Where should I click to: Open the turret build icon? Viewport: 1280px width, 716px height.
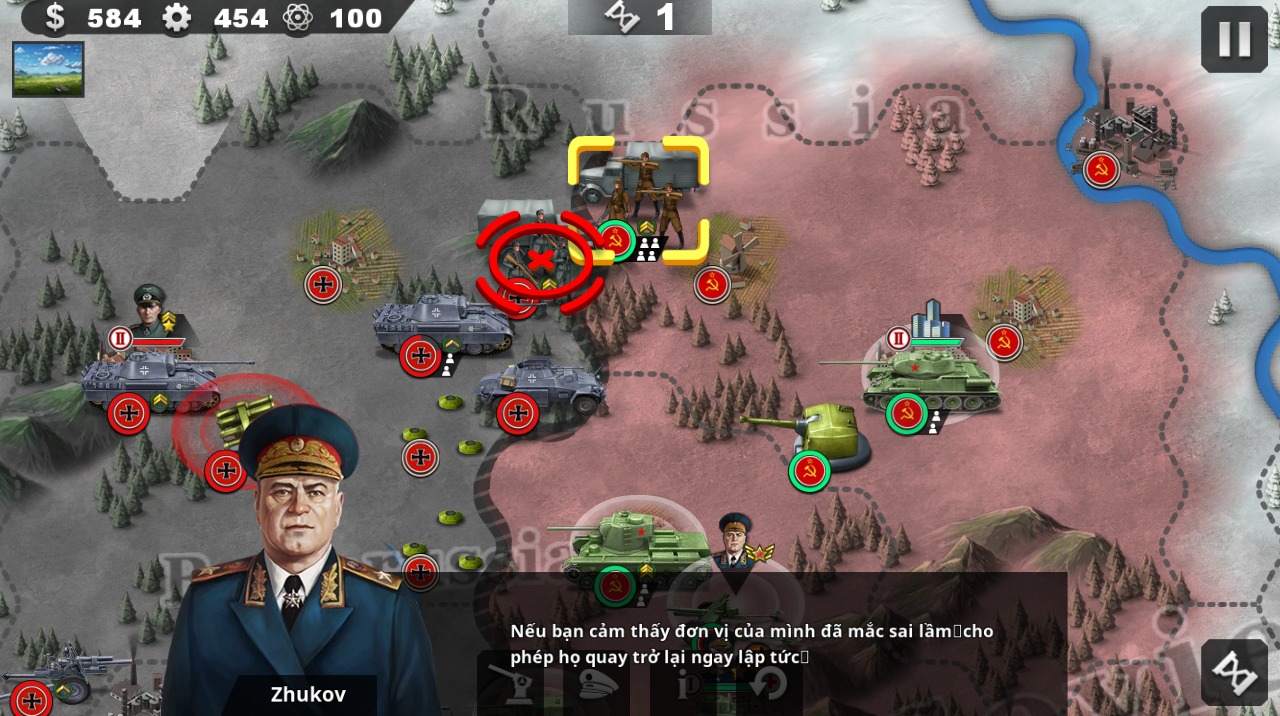point(517,686)
